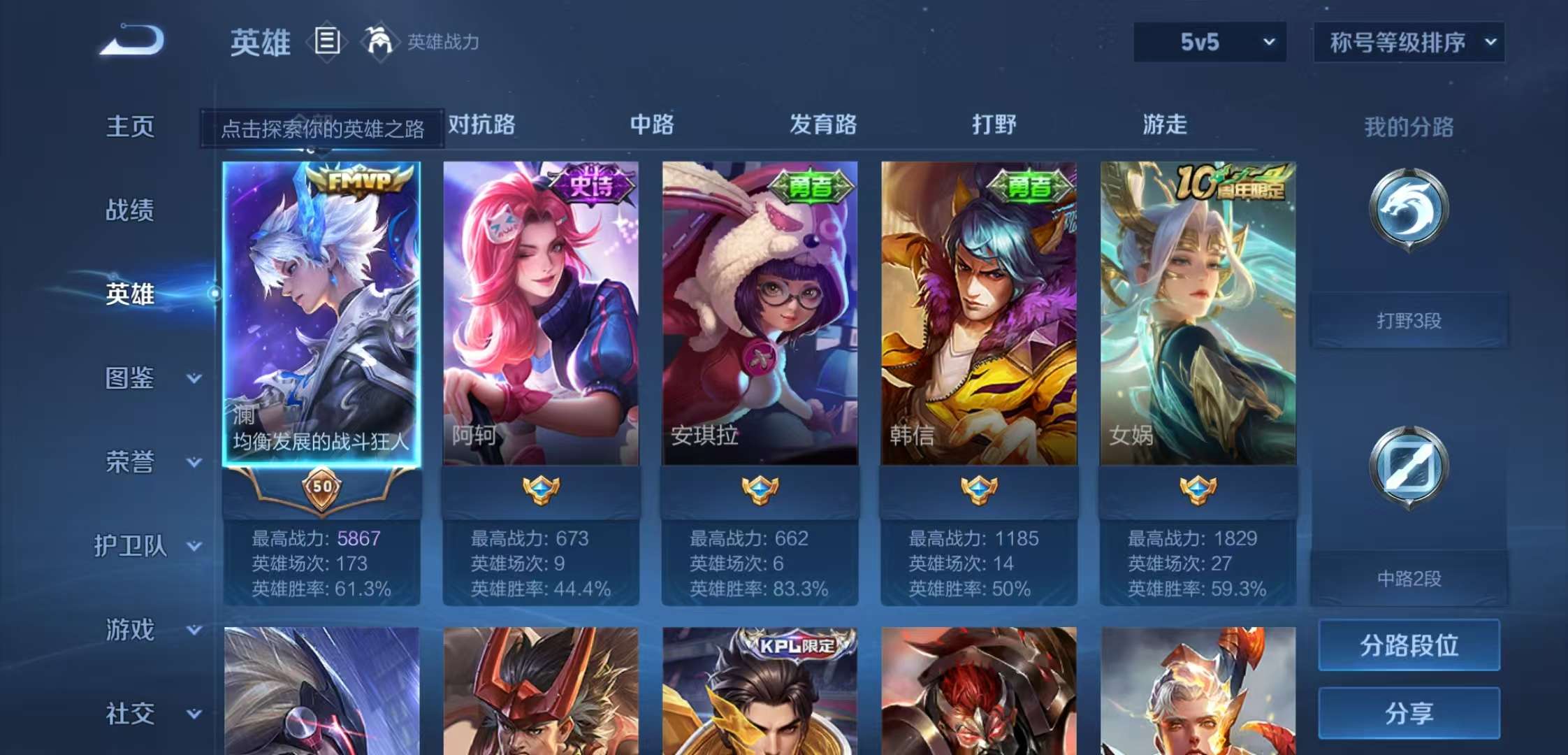Screen dimensions: 1568x755
Task: Click the 分享 button
Action: click(1408, 713)
